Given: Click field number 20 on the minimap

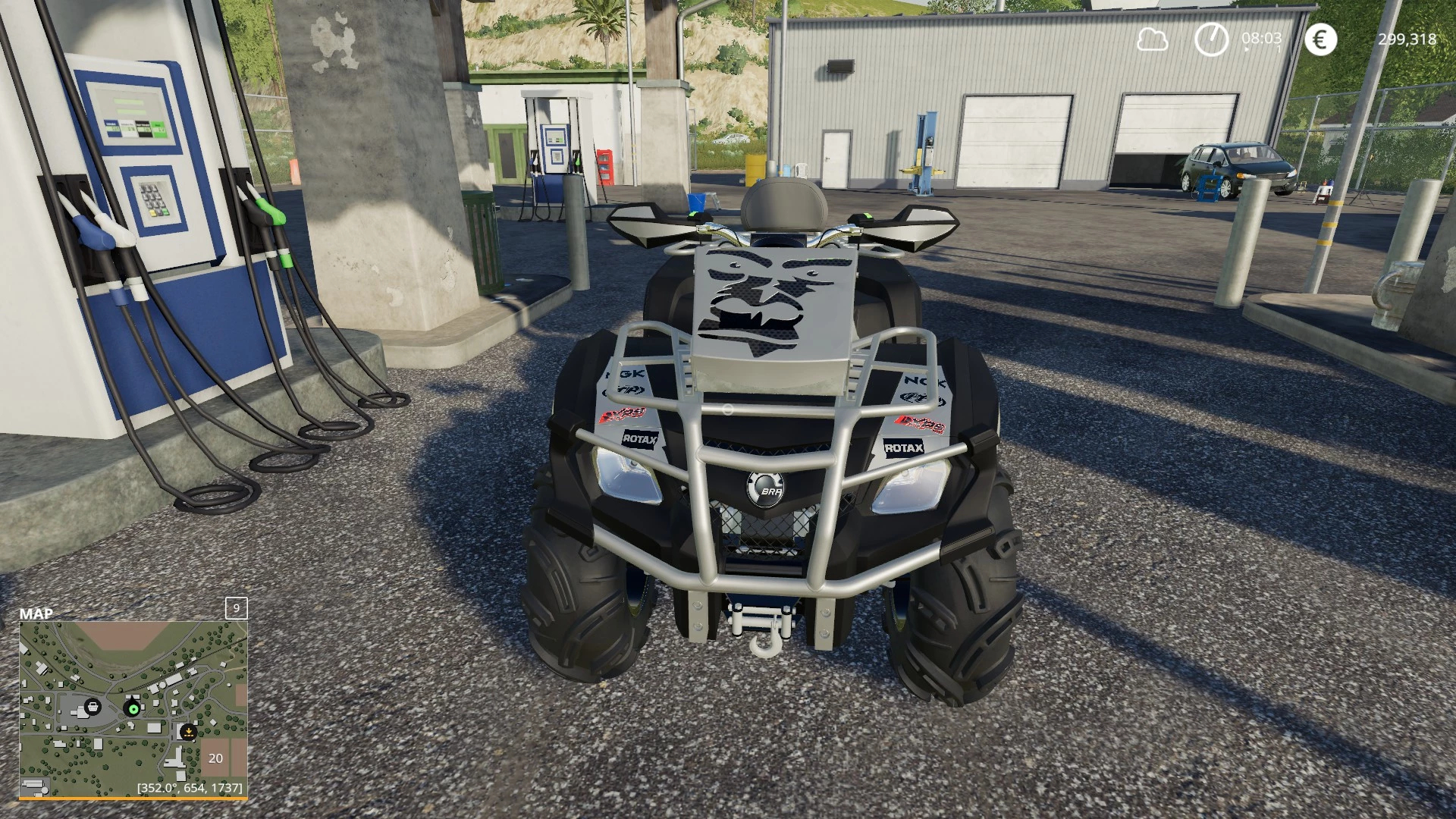Looking at the screenshot, I should (216, 758).
